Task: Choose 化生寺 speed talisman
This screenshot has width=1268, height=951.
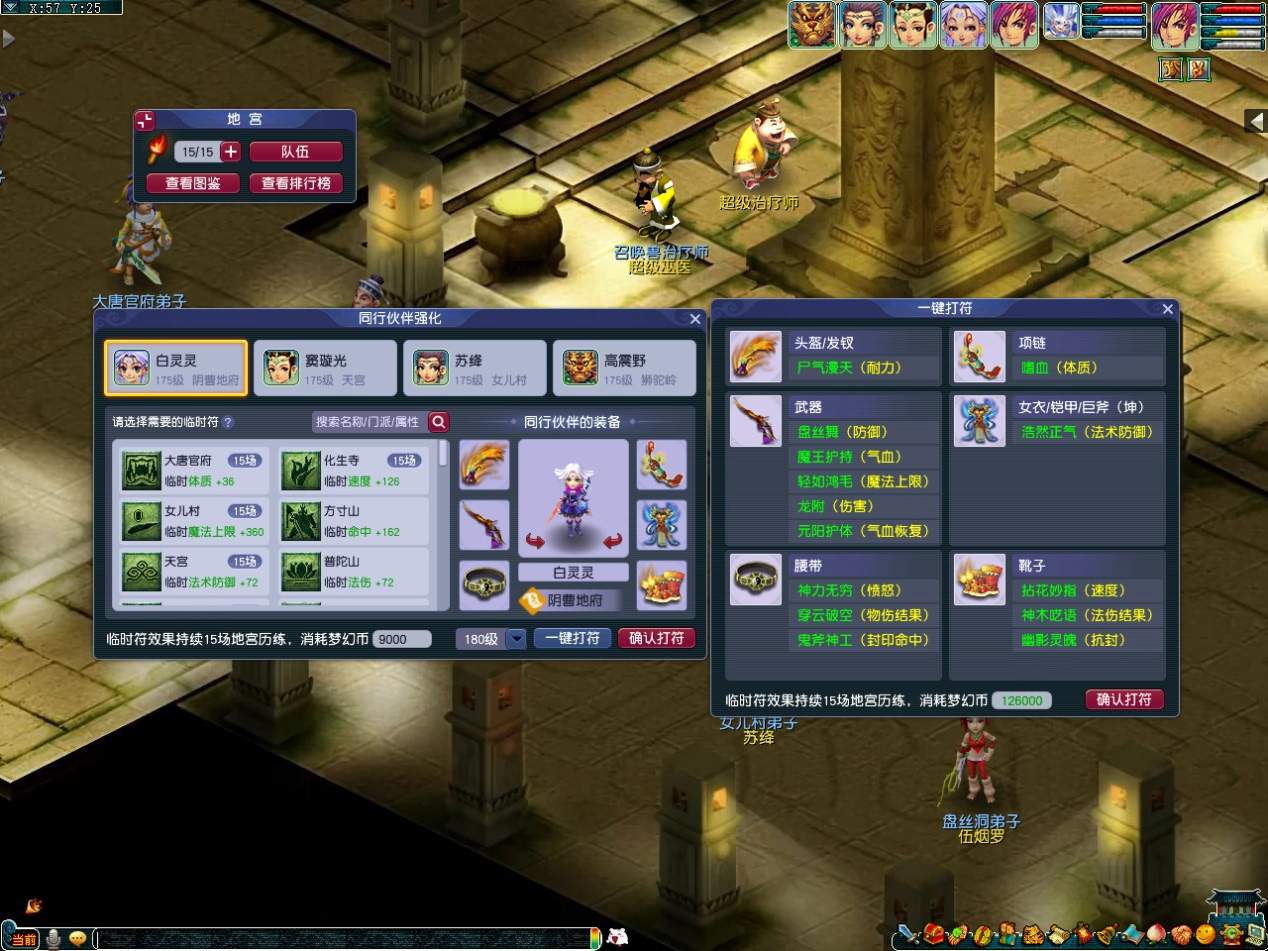Action: click(x=353, y=471)
